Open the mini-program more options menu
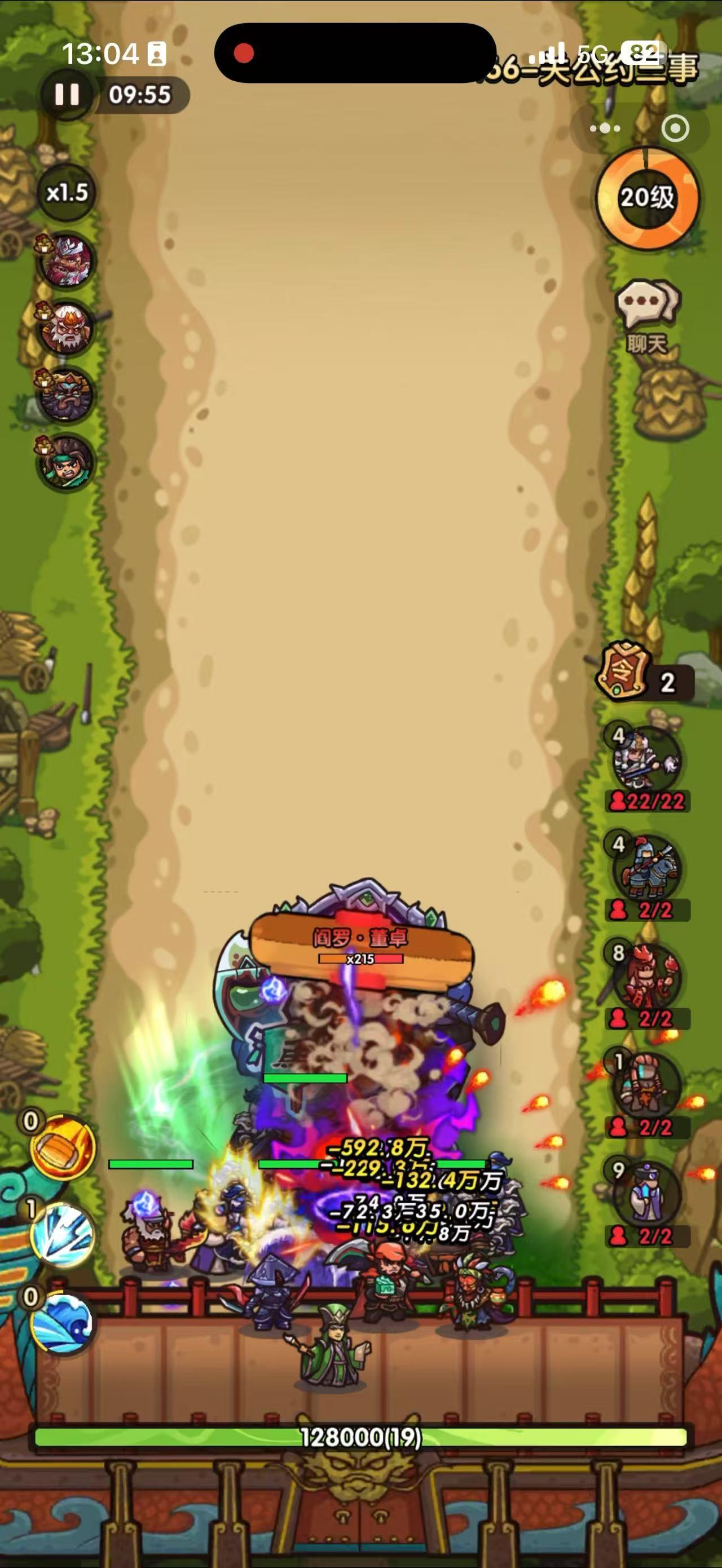This screenshot has width=722, height=1568. point(605,129)
